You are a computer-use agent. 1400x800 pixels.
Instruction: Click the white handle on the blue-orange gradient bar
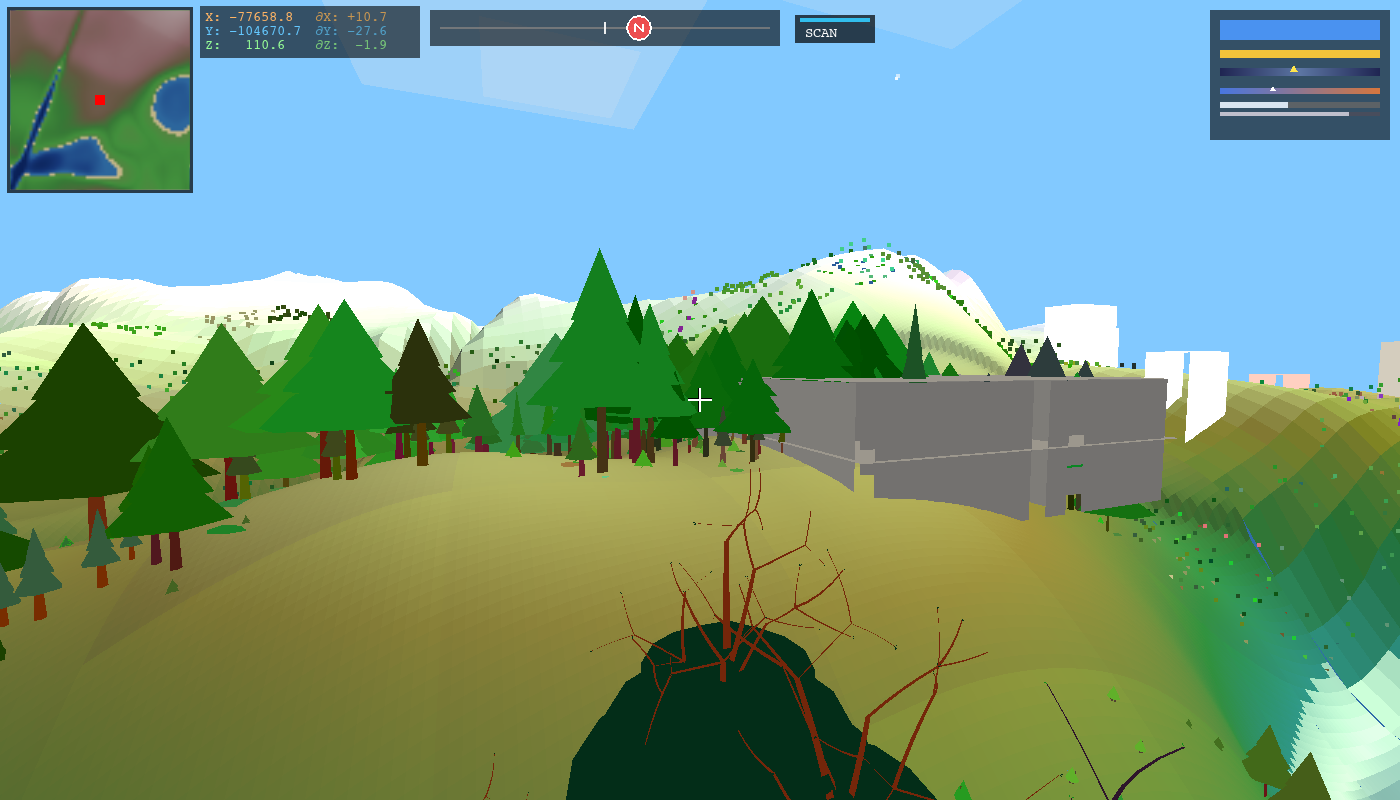tap(1273, 89)
